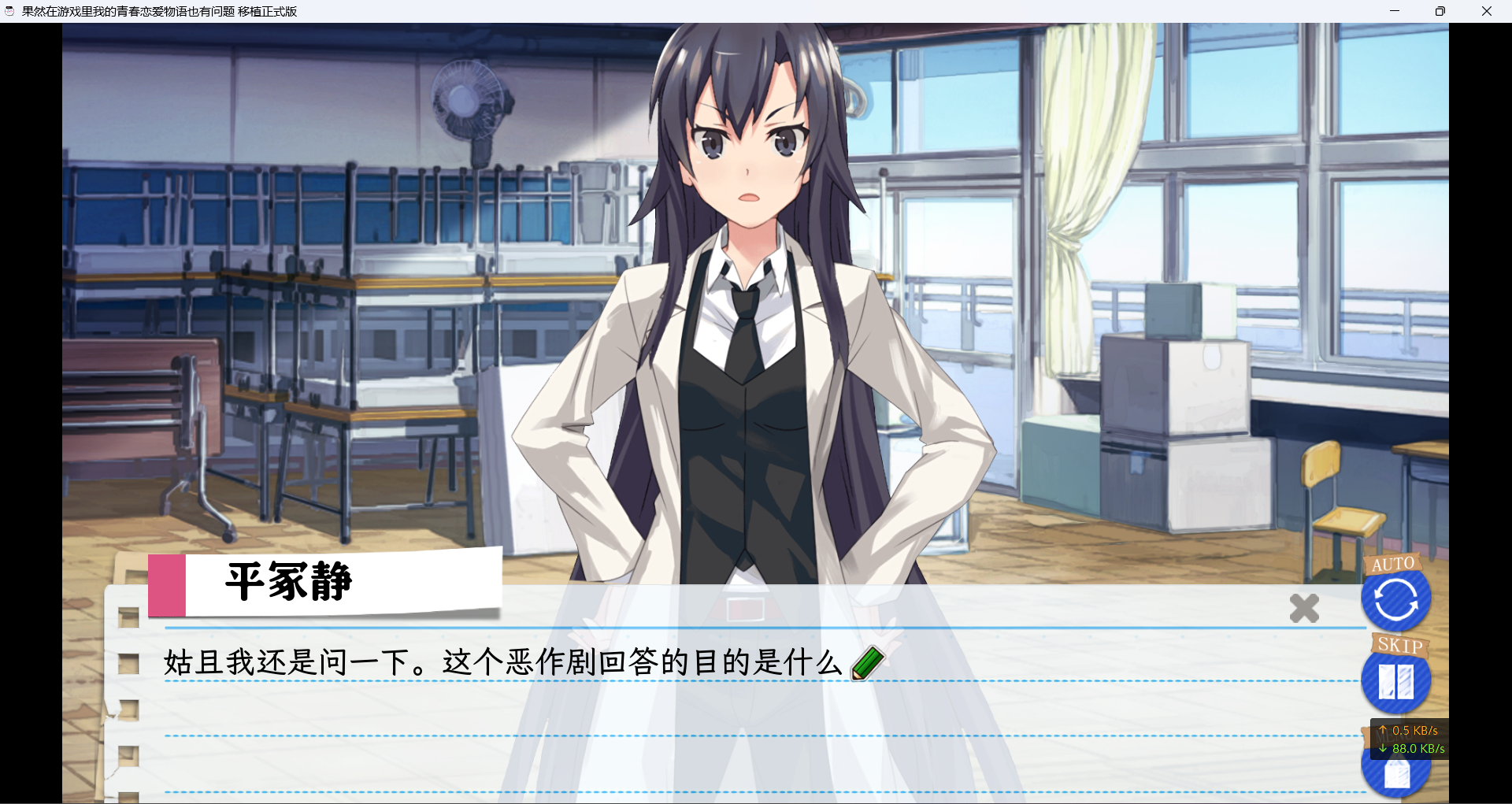Minimize the game window

point(1395,11)
